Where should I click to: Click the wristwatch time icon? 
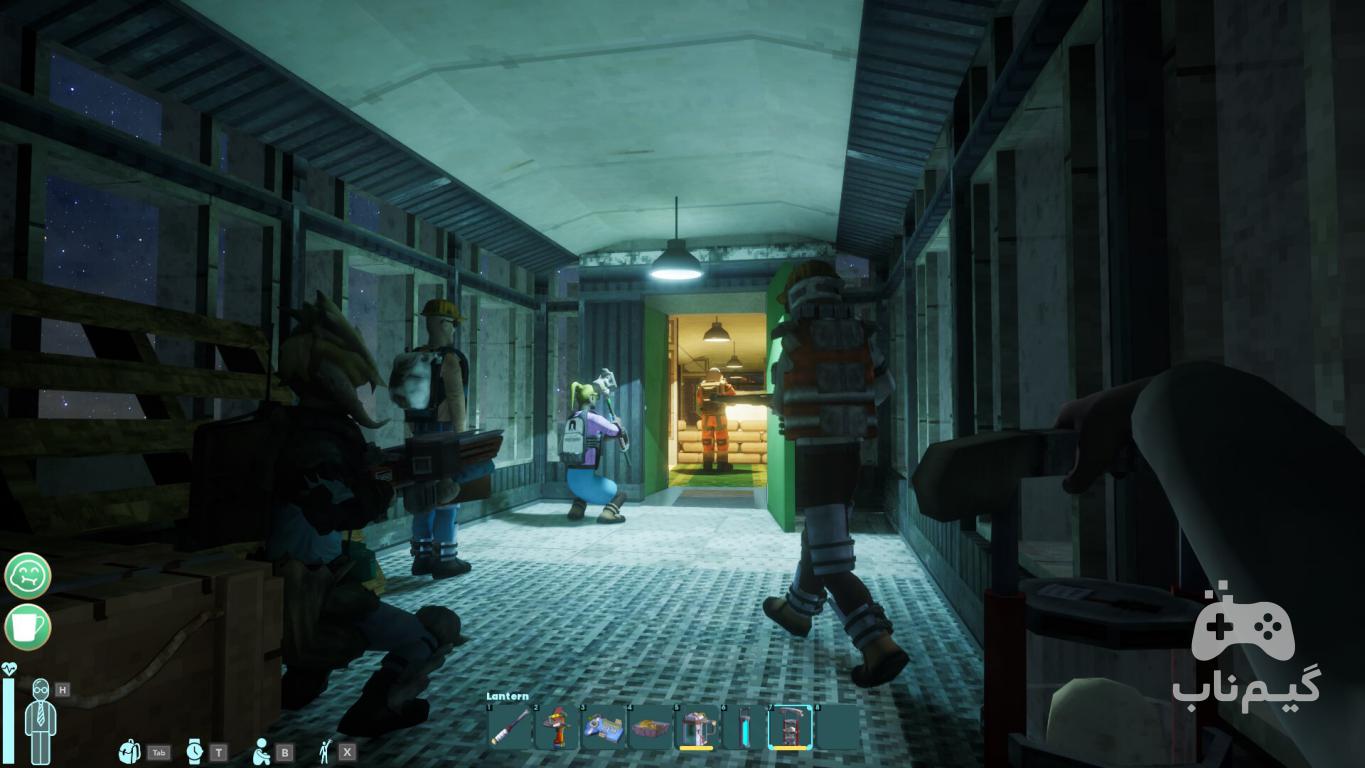tap(194, 752)
